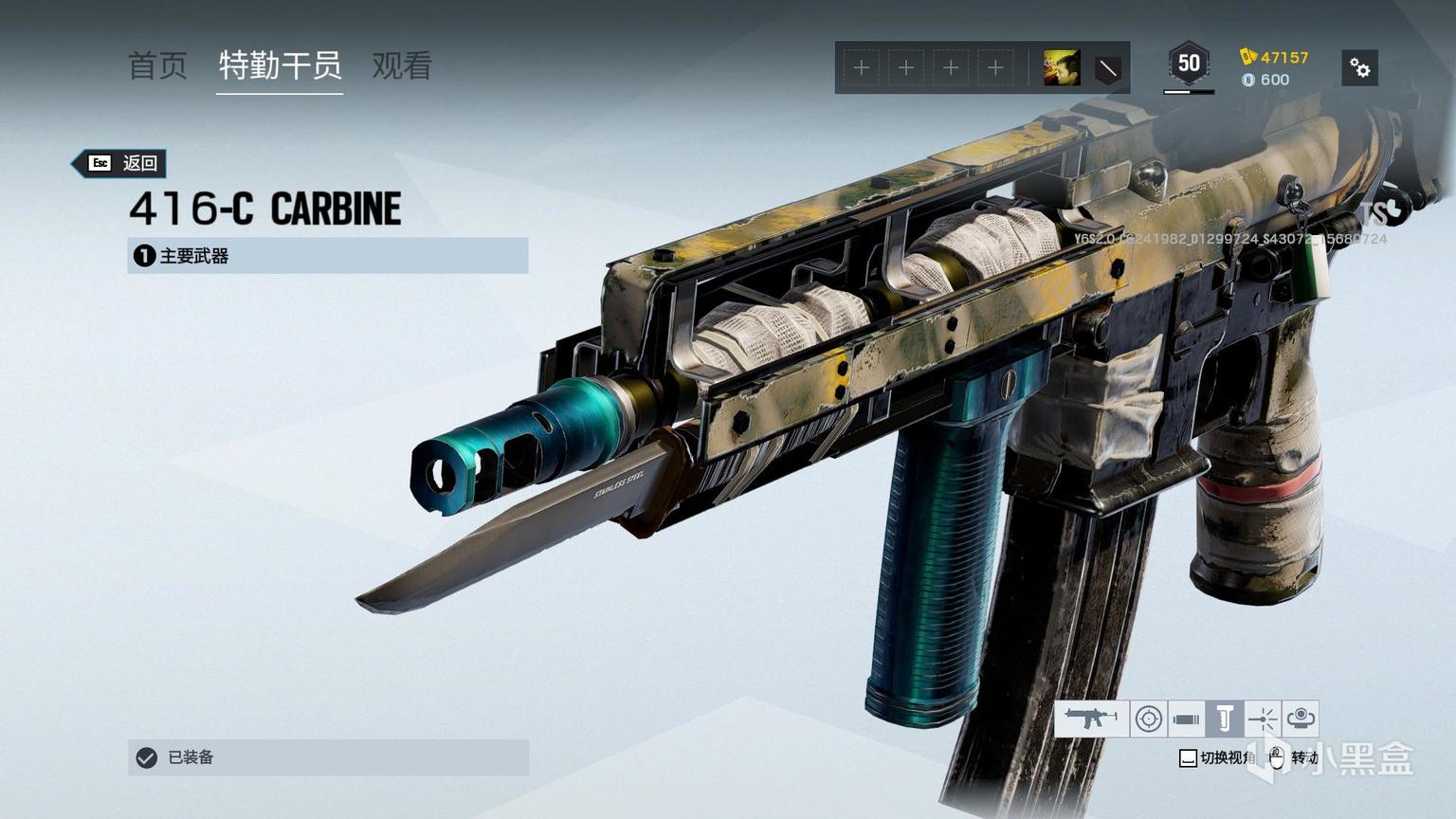
Task: Open the player avatar profile
Action: [x=1061, y=68]
